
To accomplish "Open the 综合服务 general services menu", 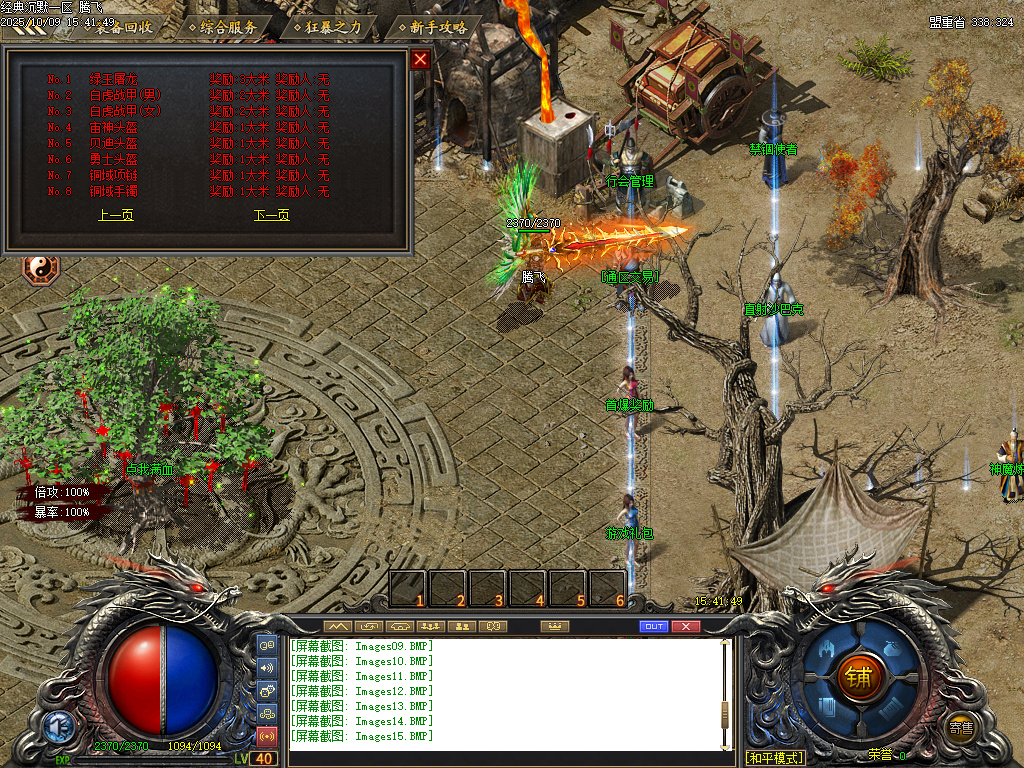I will click(228, 27).
